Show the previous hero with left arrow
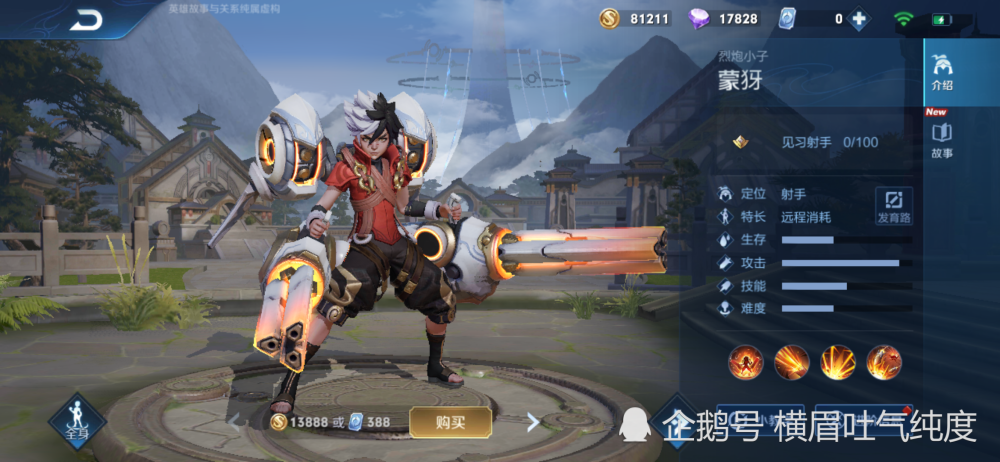 tap(236, 422)
